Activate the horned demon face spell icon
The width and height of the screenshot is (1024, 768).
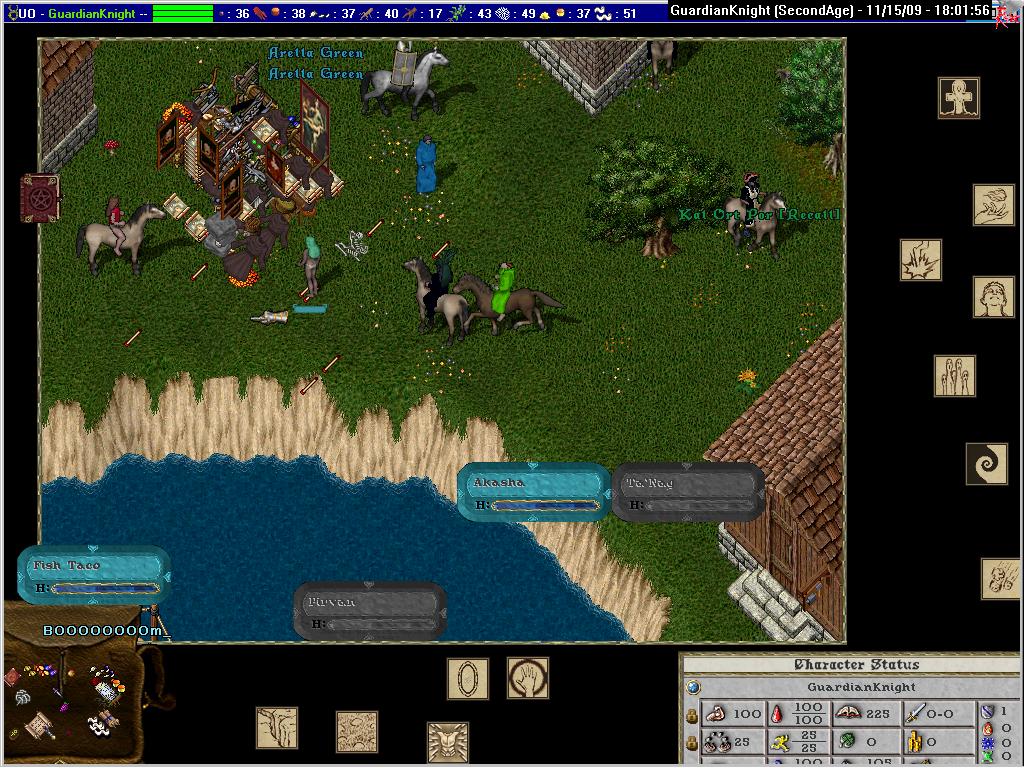coord(448,742)
